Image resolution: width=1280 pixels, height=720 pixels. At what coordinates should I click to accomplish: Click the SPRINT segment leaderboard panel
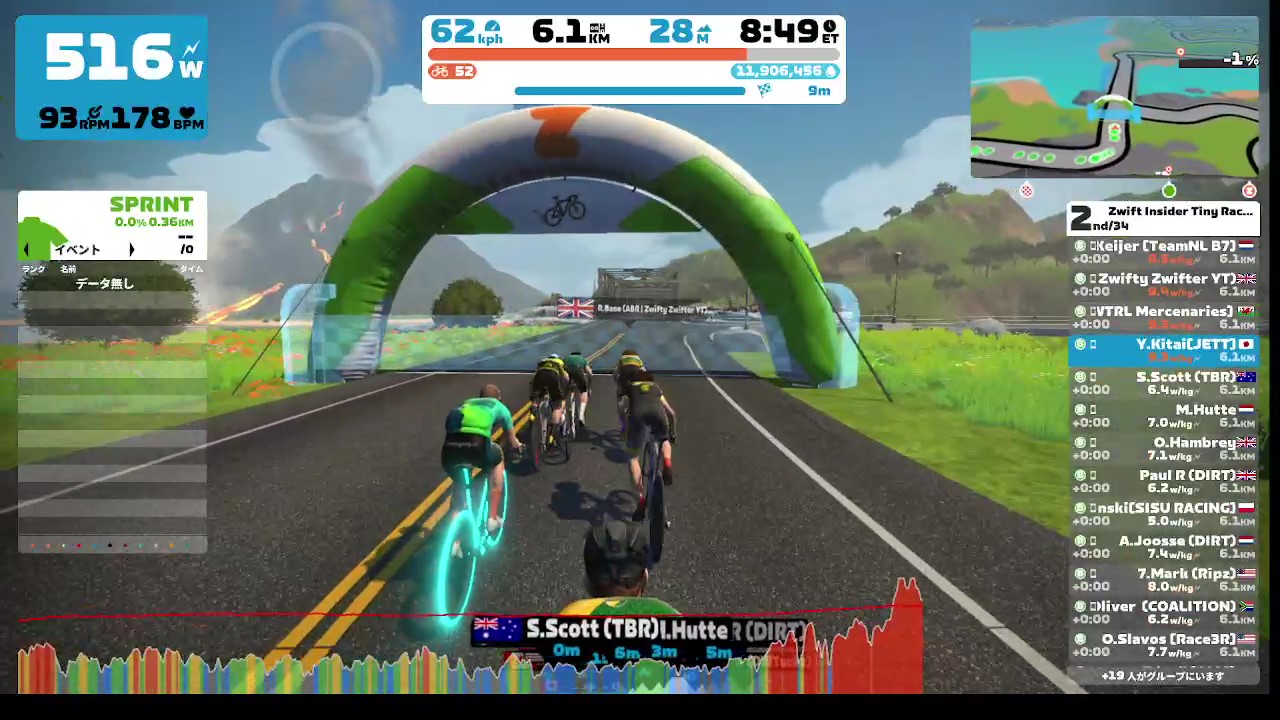(112, 225)
